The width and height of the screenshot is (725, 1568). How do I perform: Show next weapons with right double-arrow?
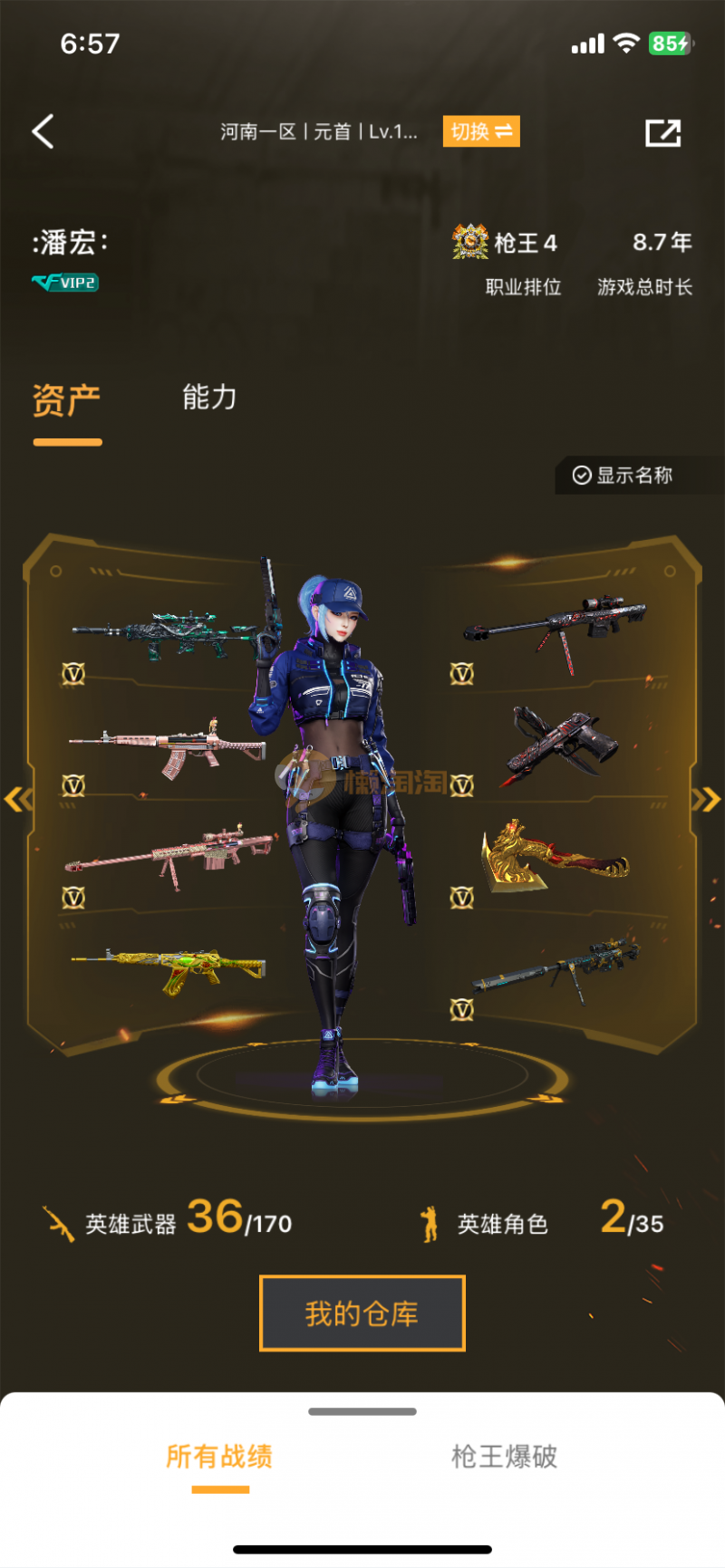(706, 799)
